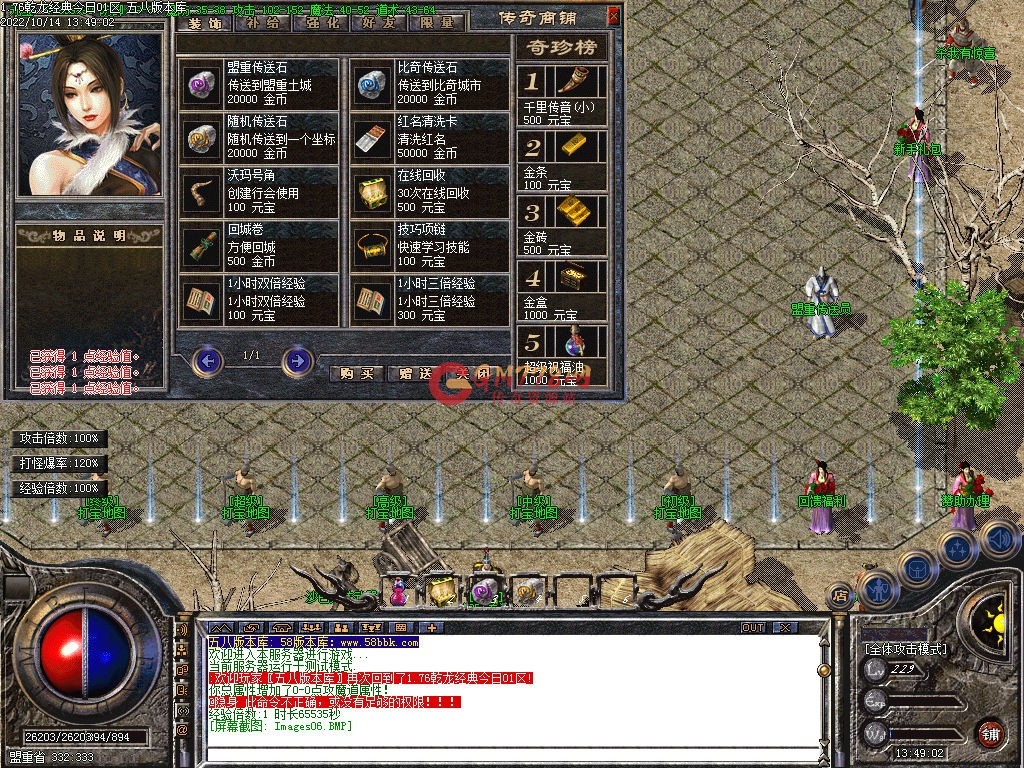Open the 强化 shop tab
This screenshot has width=1024, height=768.
320,22
